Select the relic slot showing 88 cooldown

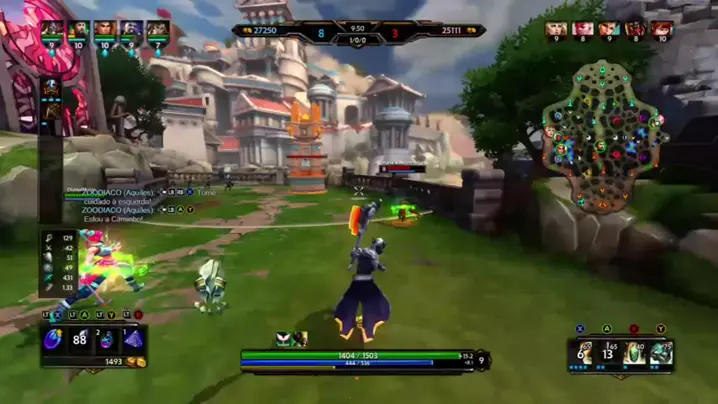pyautogui.click(x=80, y=340)
